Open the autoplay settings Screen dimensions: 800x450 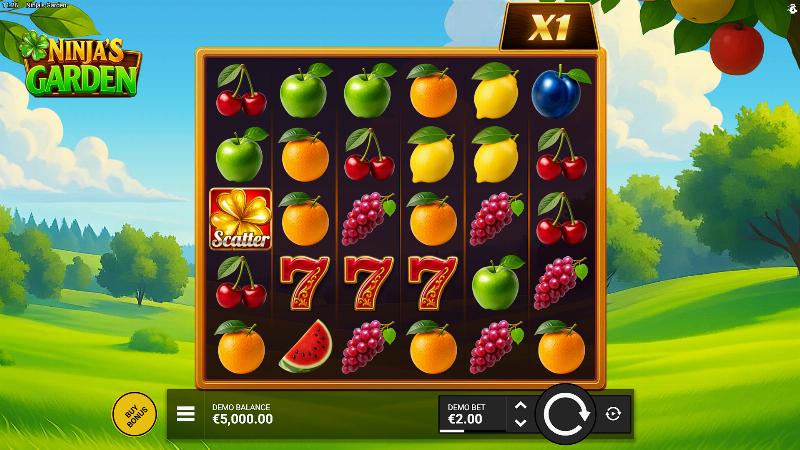pyautogui.click(x=613, y=414)
